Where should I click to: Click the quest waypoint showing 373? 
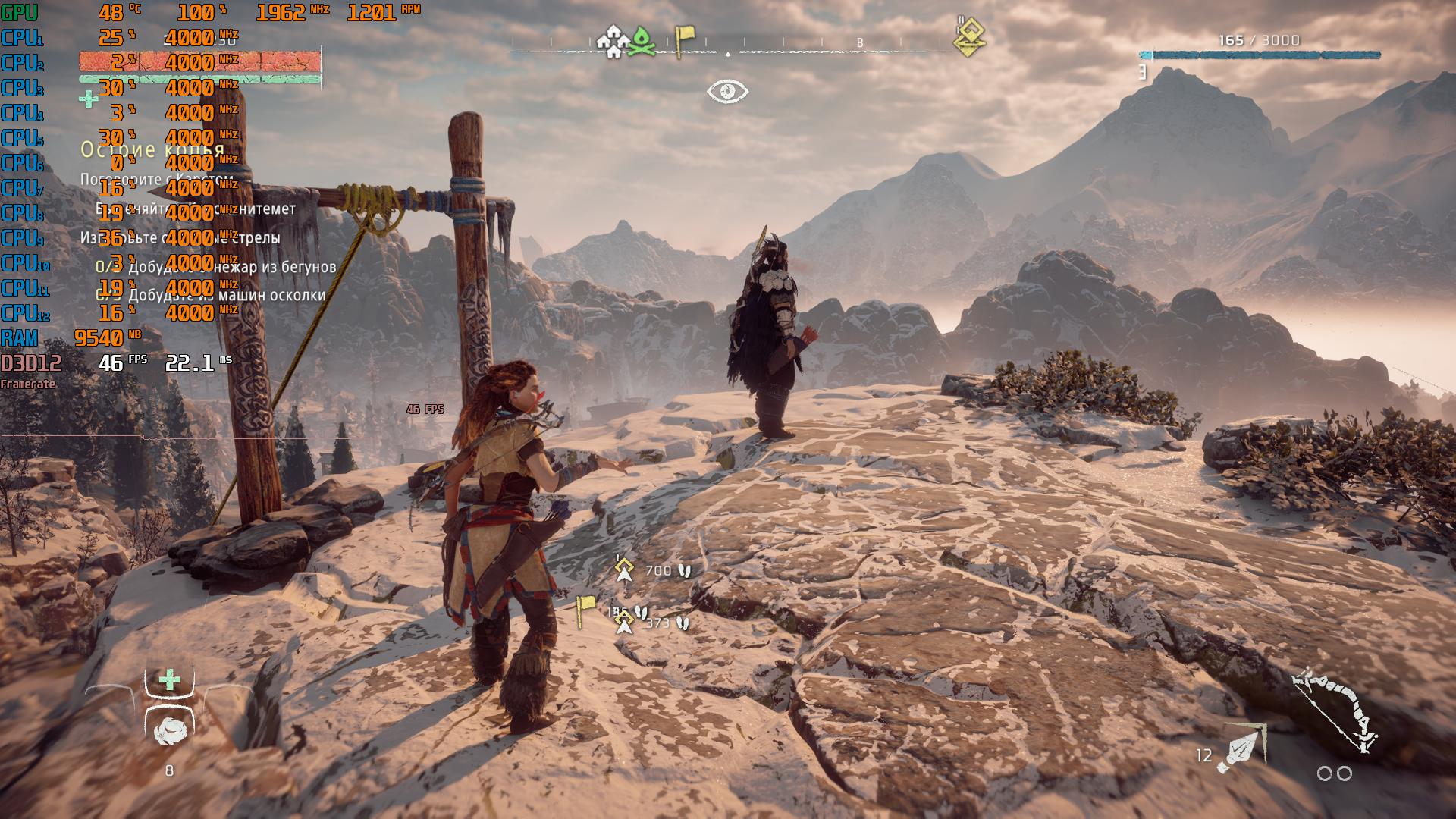click(624, 622)
